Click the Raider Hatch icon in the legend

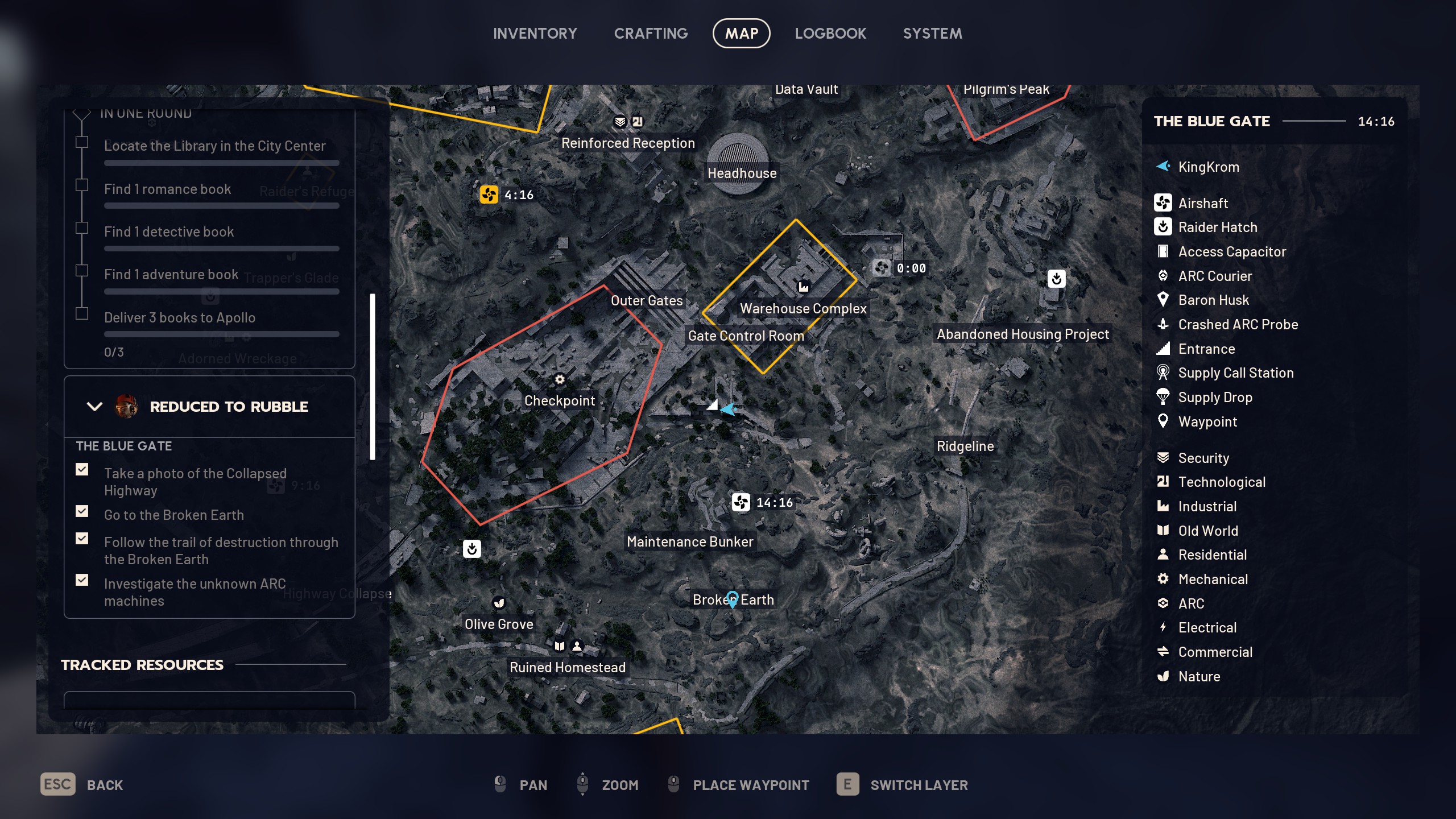tap(1164, 227)
